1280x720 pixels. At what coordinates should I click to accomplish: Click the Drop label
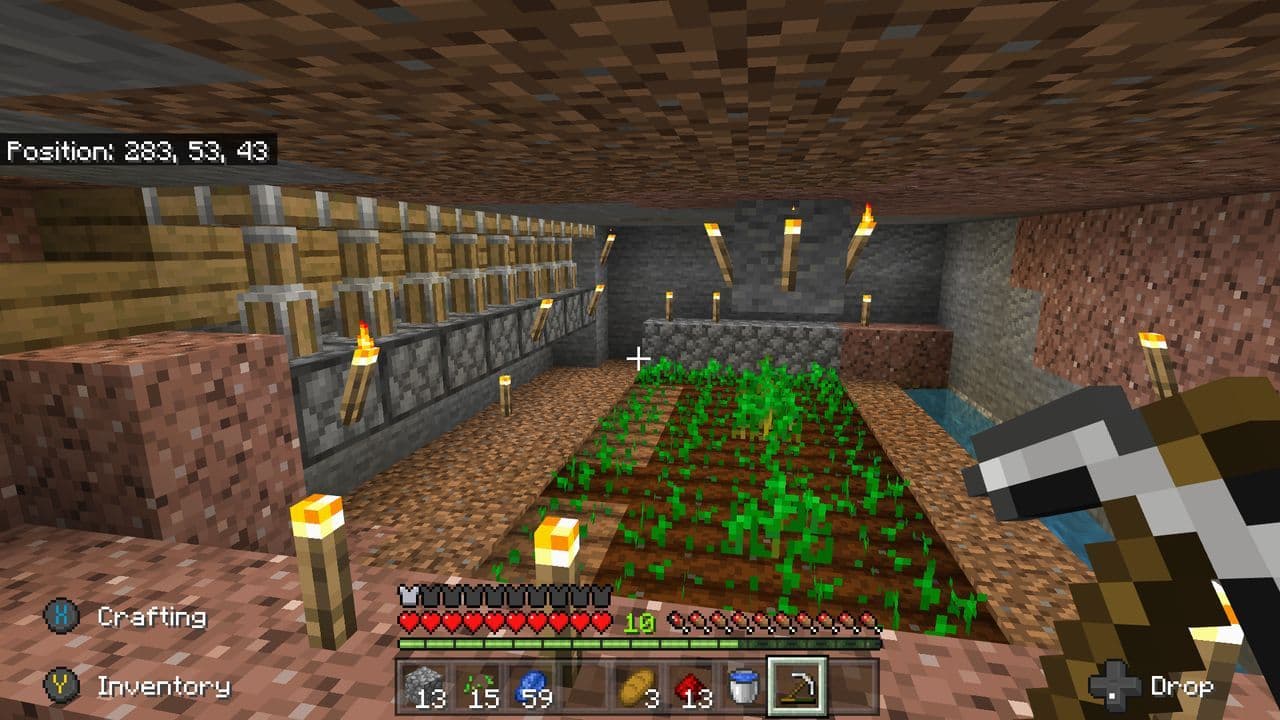point(1185,686)
